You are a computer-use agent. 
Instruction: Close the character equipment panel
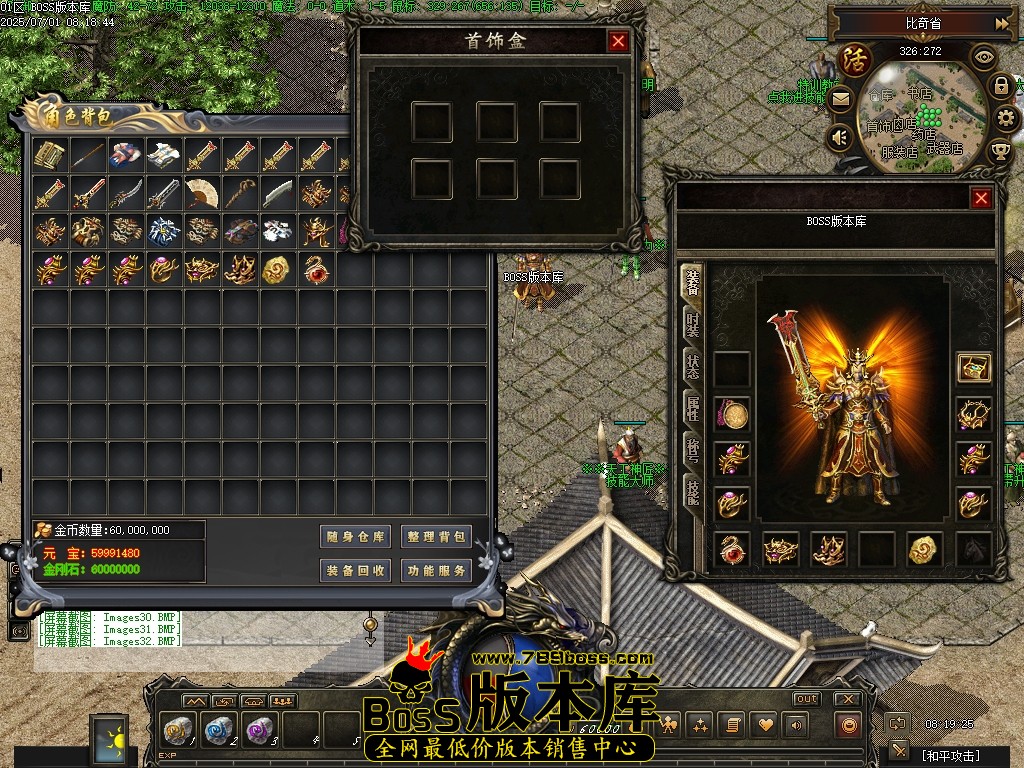(x=981, y=198)
